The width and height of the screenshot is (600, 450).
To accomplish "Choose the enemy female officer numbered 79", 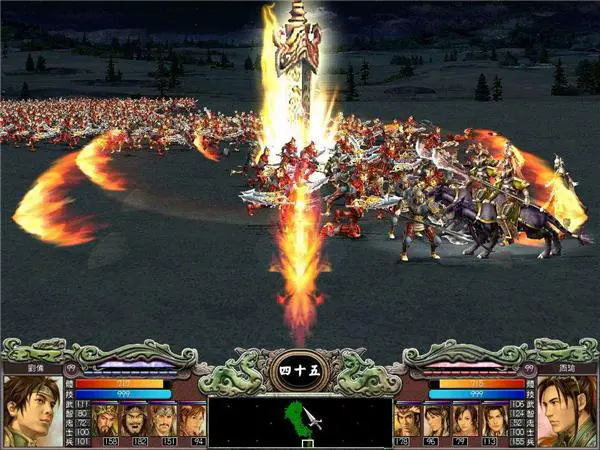I will (464, 419).
